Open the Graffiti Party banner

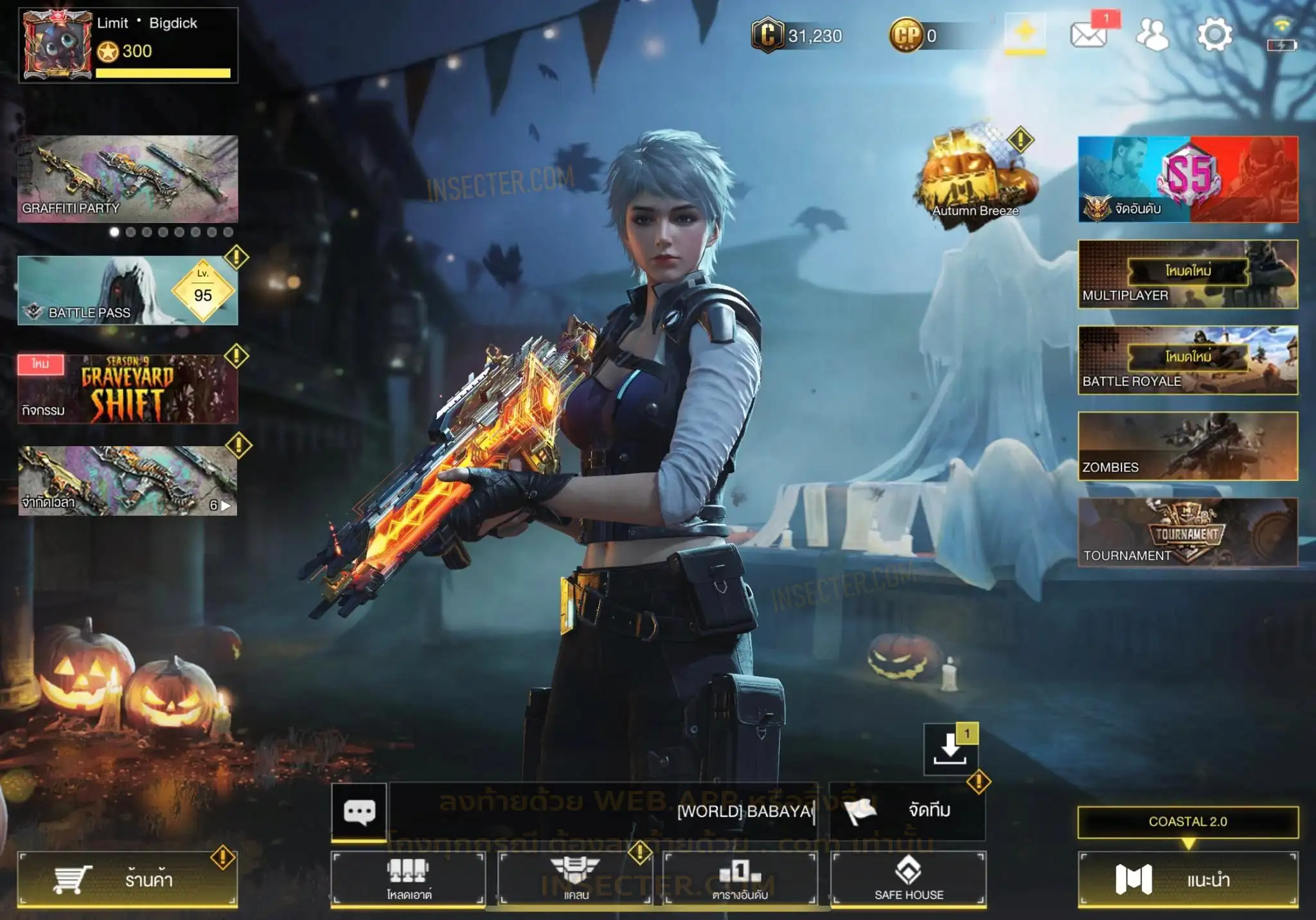(x=127, y=179)
